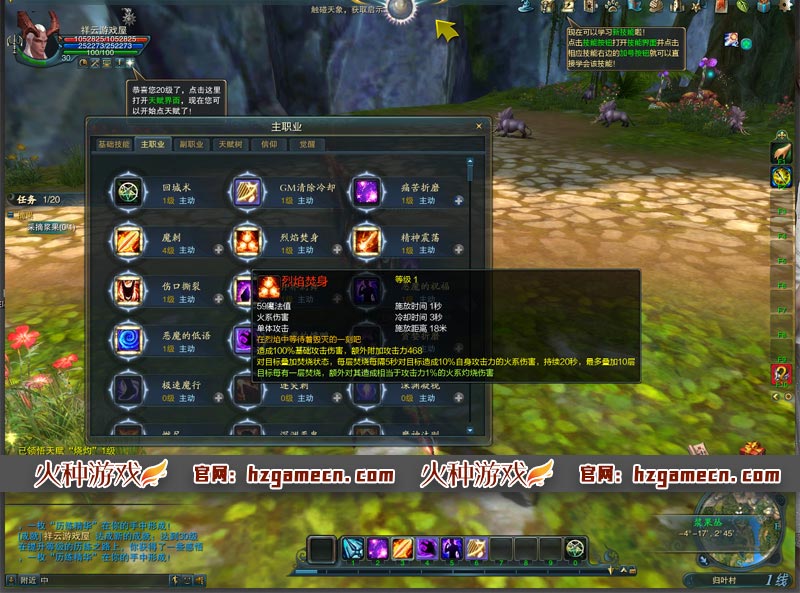800x593 pixels.
Task: Switch to the 基础技能 tab
Action: coord(113,144)
